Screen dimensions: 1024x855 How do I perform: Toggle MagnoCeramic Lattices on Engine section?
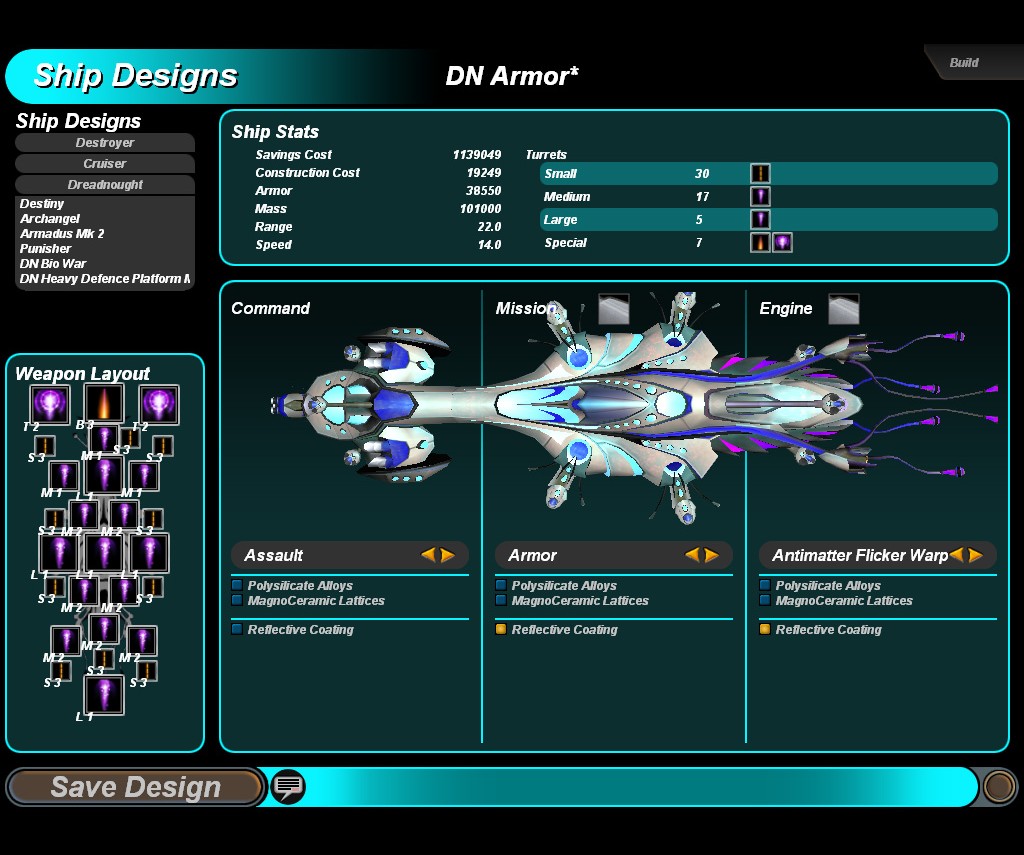766,601
